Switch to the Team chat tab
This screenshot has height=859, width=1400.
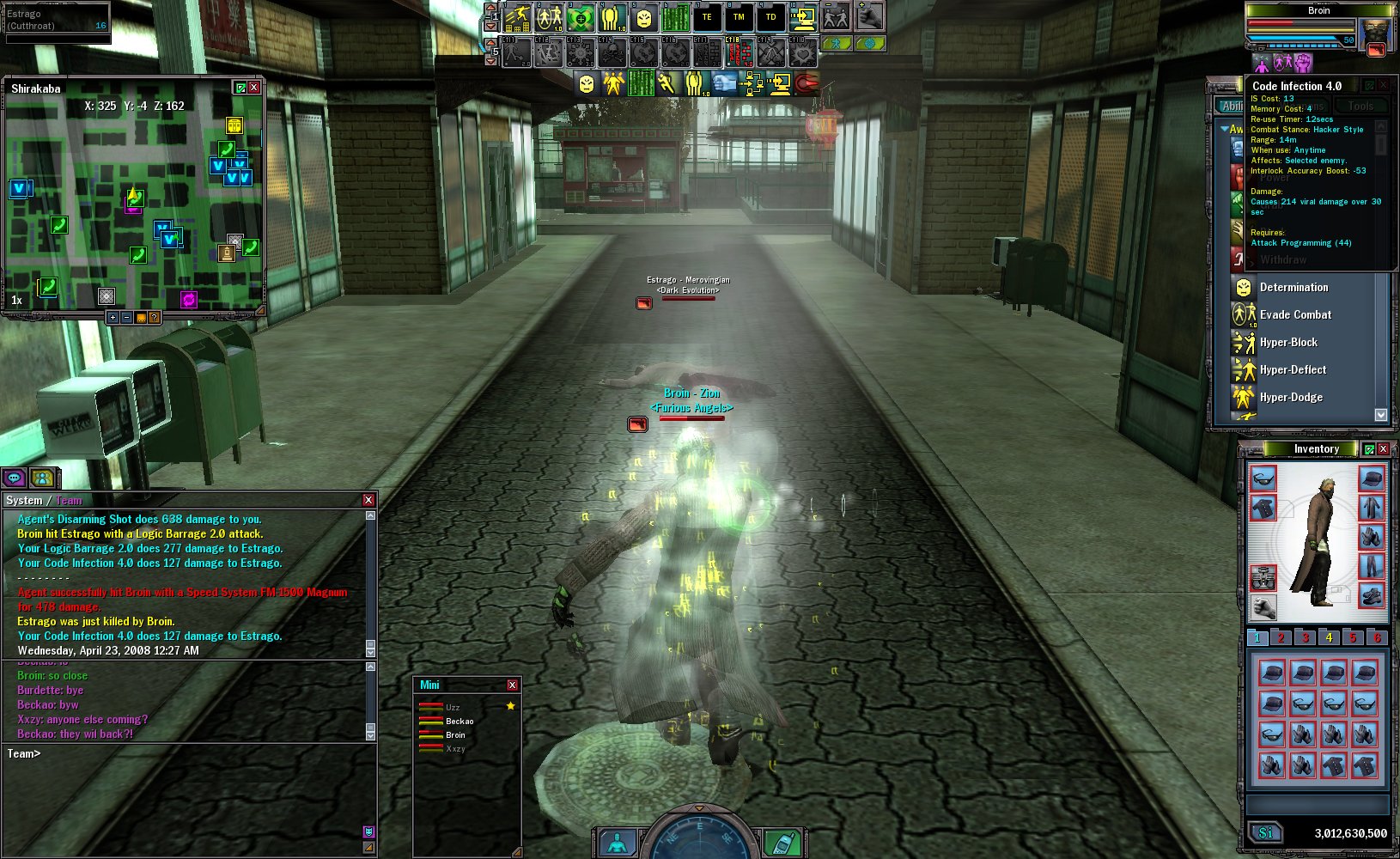[69, 501]
